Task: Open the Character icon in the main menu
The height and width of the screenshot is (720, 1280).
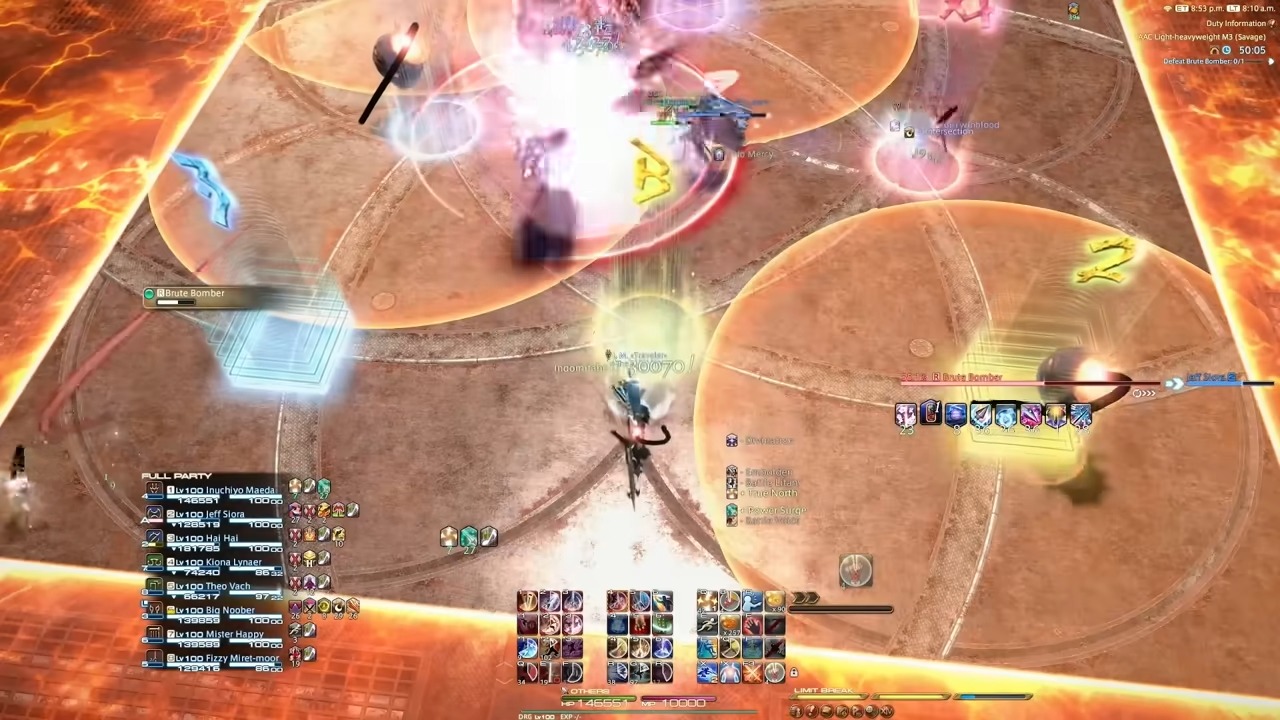Action: click(x=797, y=713)
